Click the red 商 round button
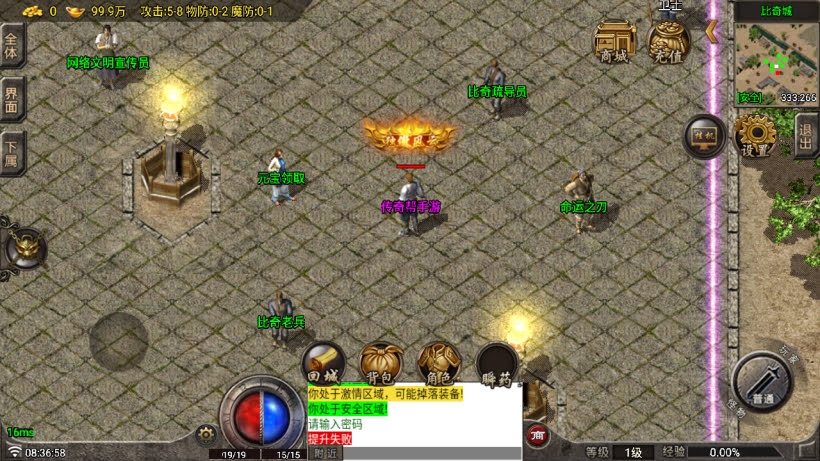This screenshot has width=820, height=461. pos(538,435)
